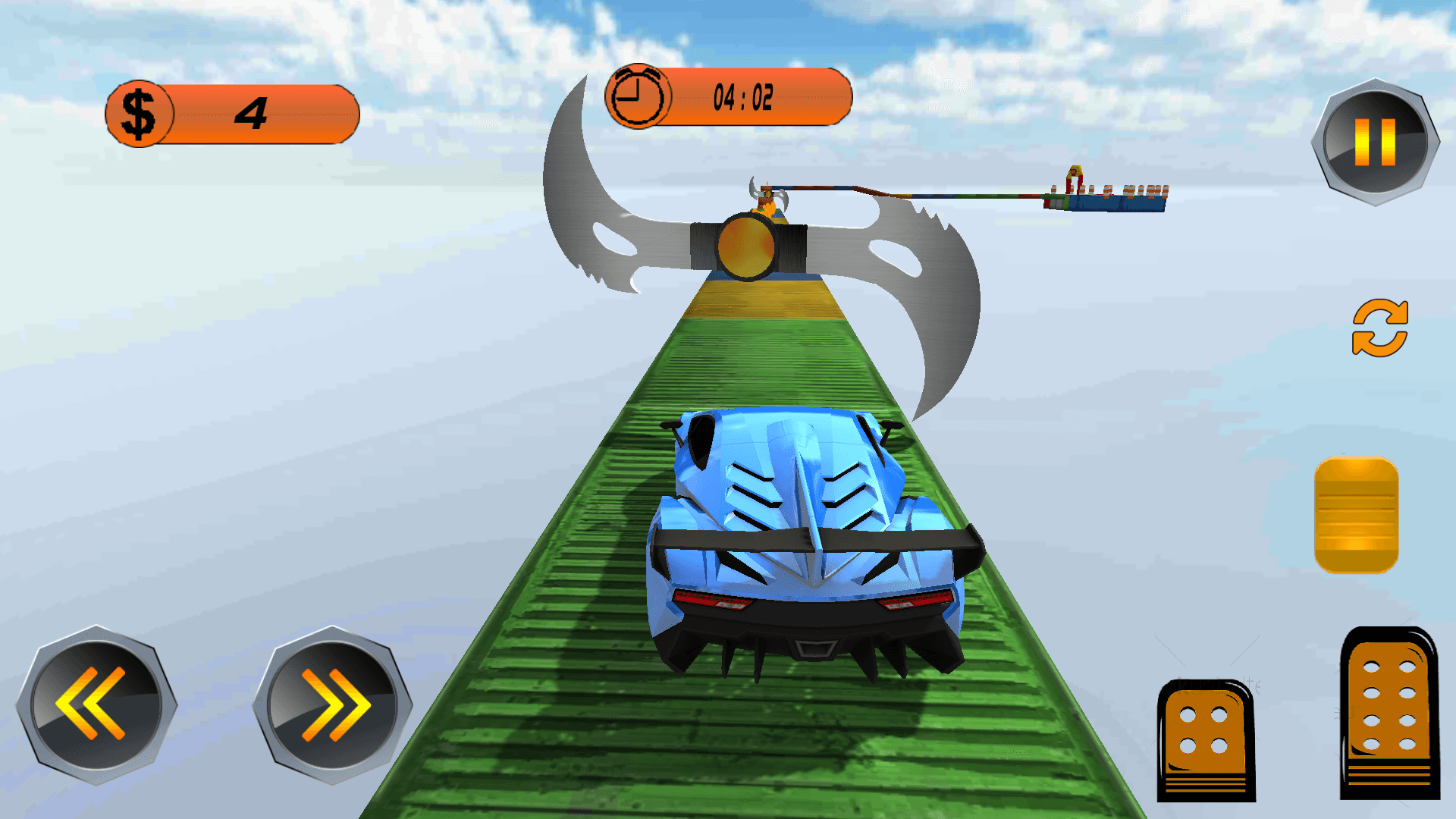Tap the clock icon on the timer
Image resolution: width=1456 pixels, height=819 pixels.
click(637, 96)
